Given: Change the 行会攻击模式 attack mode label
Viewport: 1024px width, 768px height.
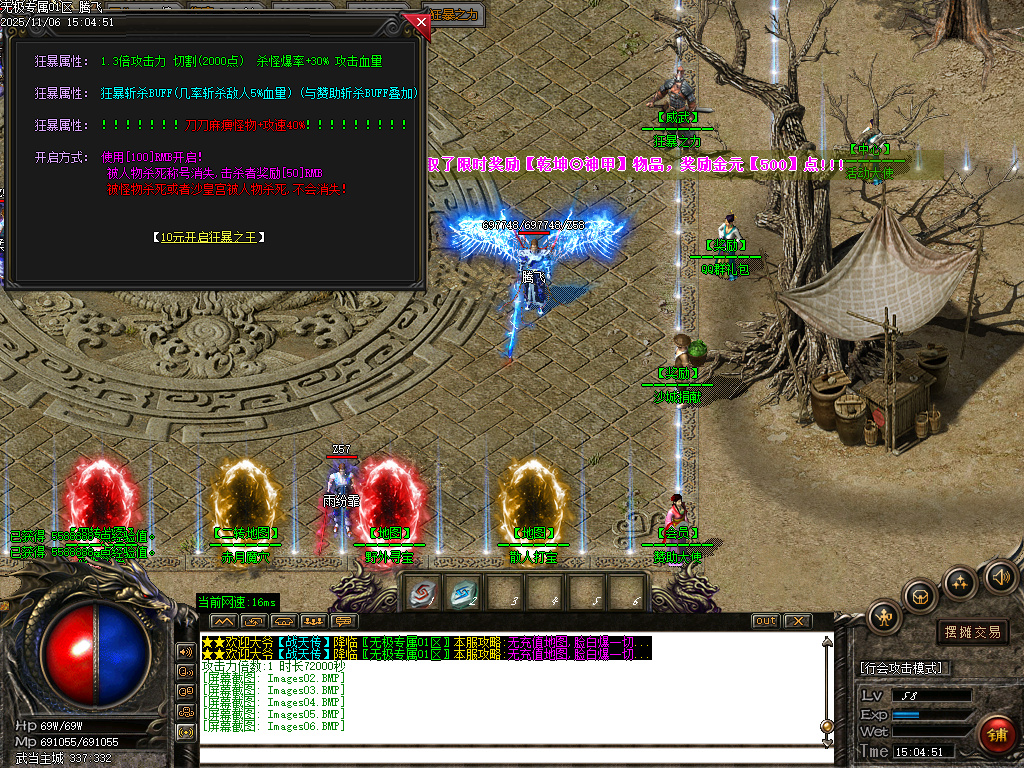Looking at the screenshot, I should tap(904, 668).
